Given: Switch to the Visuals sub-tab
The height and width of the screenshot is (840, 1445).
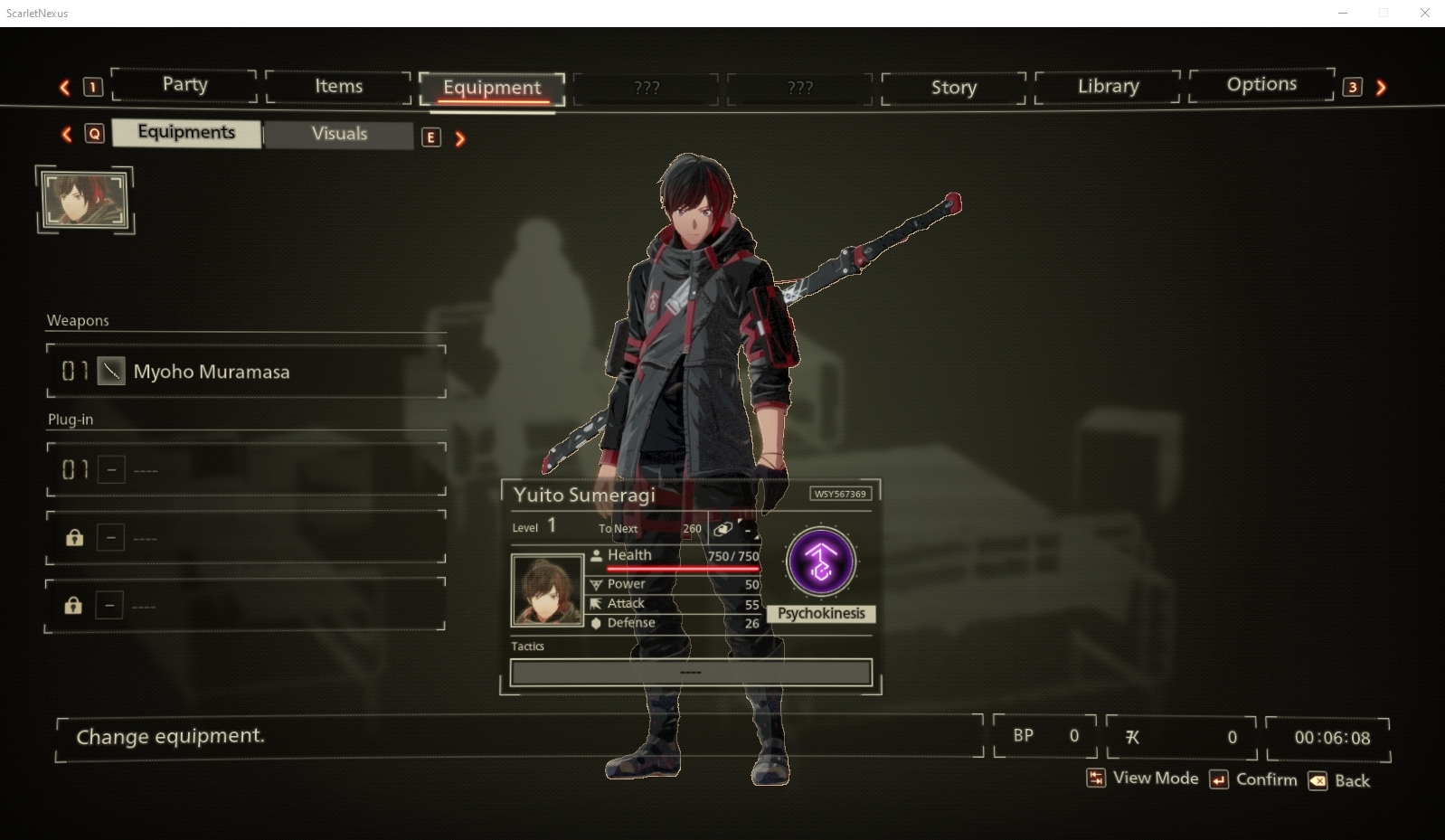Looking at the screenshot, I should (x=339, y=134).
